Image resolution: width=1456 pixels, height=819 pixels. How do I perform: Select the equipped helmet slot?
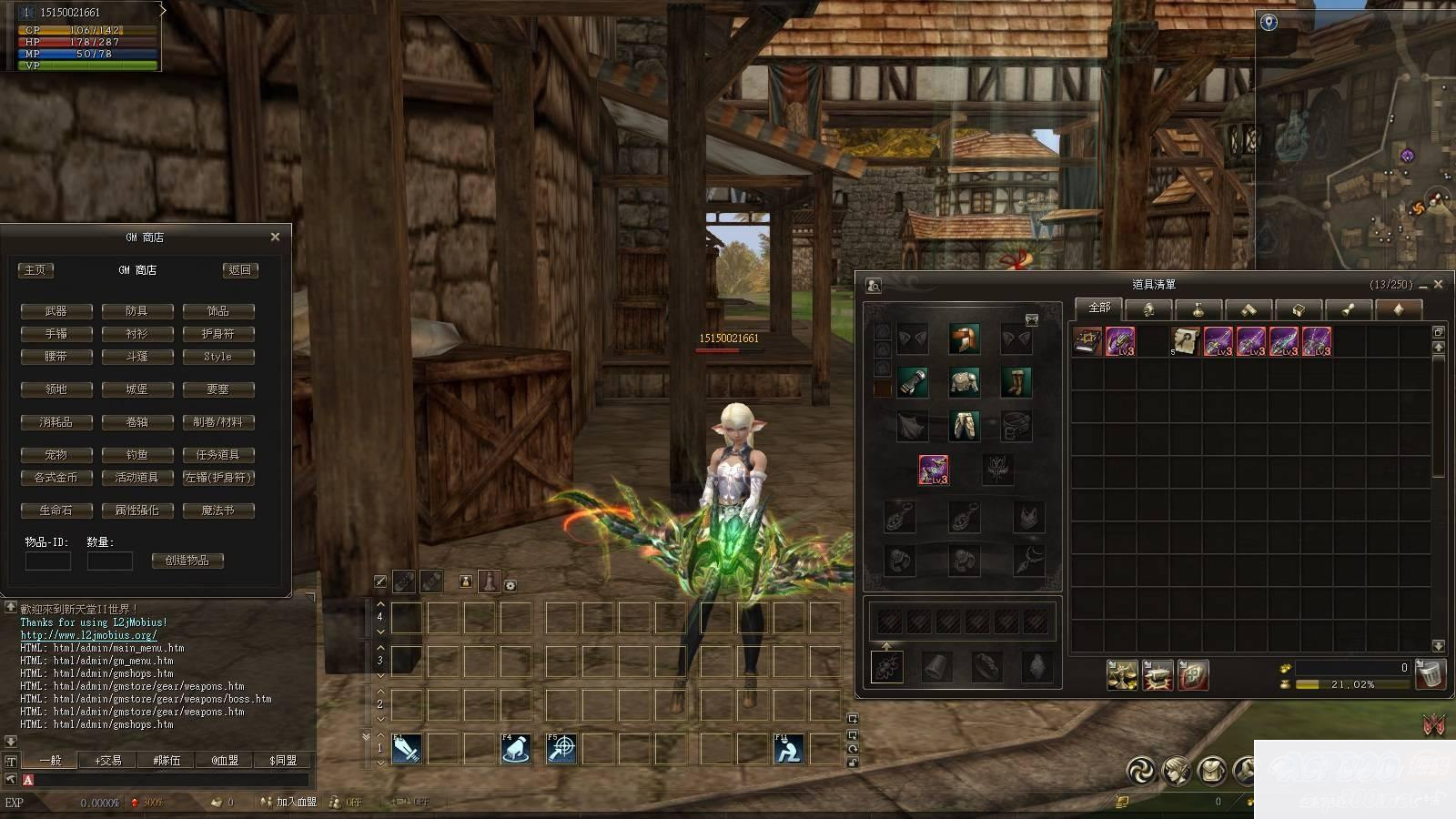(964, 339)
